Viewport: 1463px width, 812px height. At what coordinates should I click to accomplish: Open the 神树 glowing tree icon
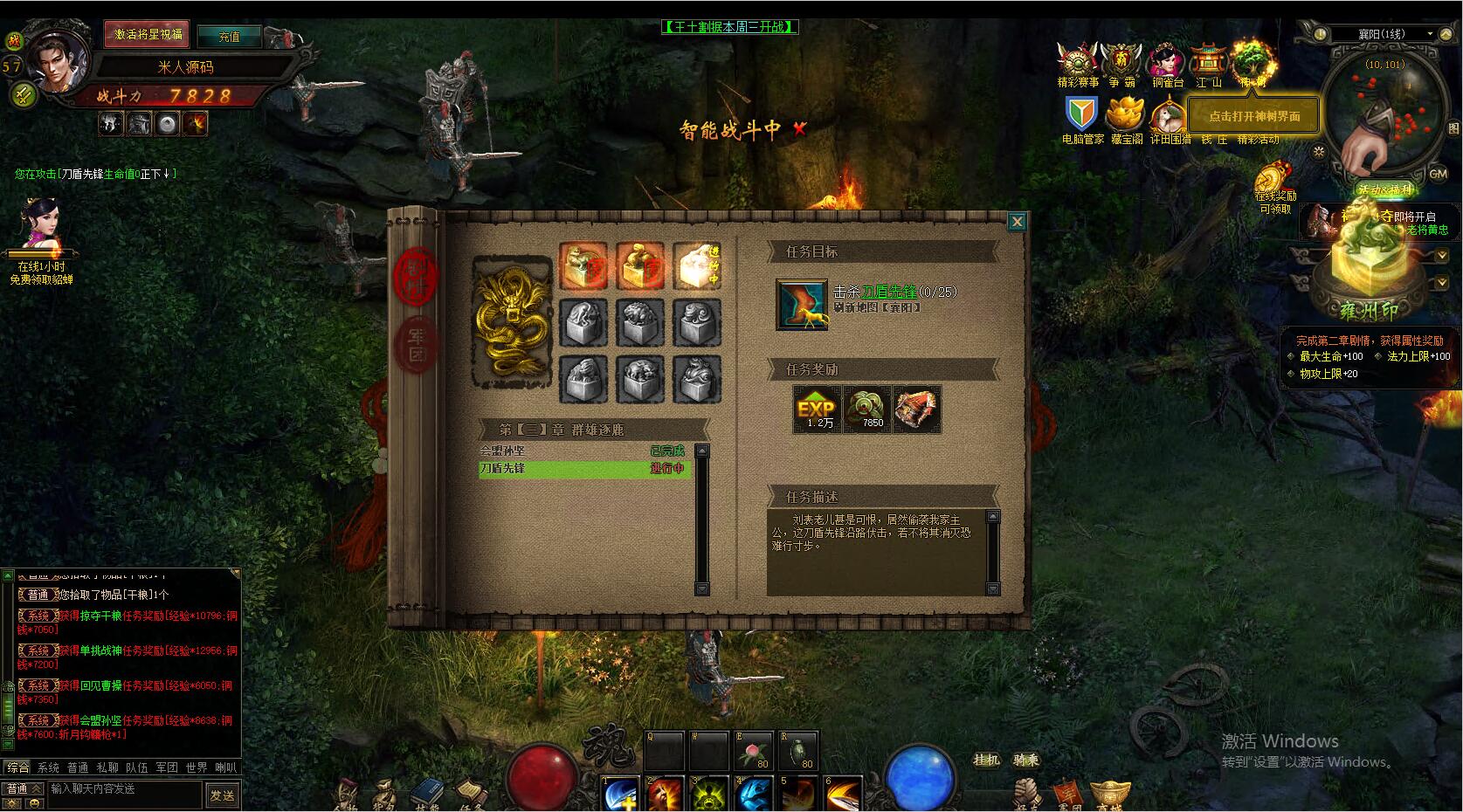1253,61
